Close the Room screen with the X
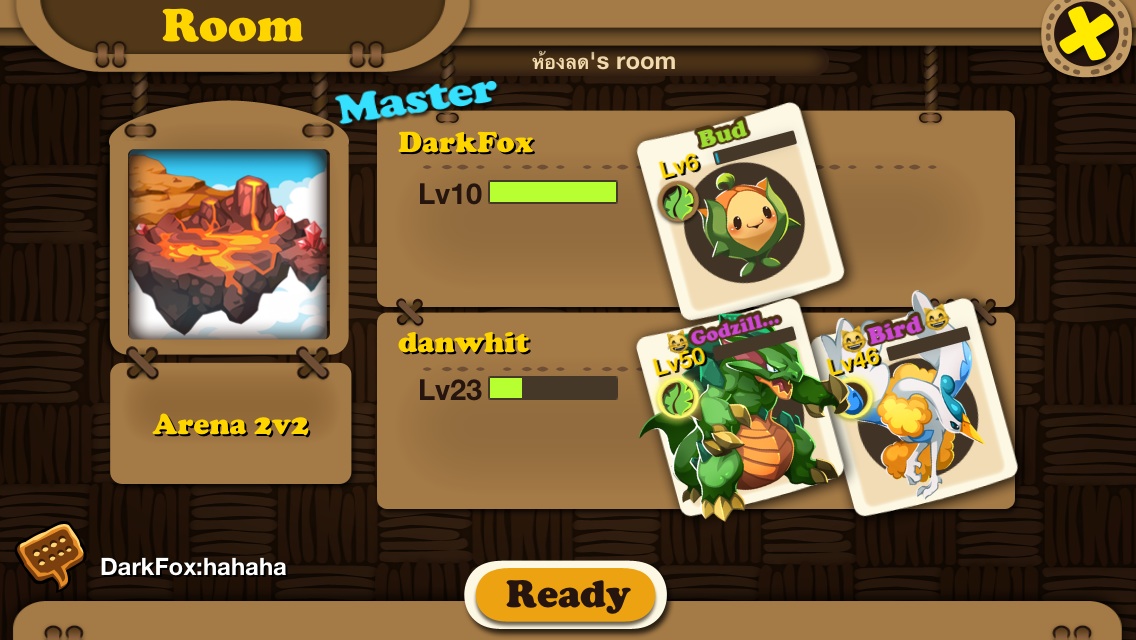Viewport: 1136px width, 640px height. coord(1087,36)
